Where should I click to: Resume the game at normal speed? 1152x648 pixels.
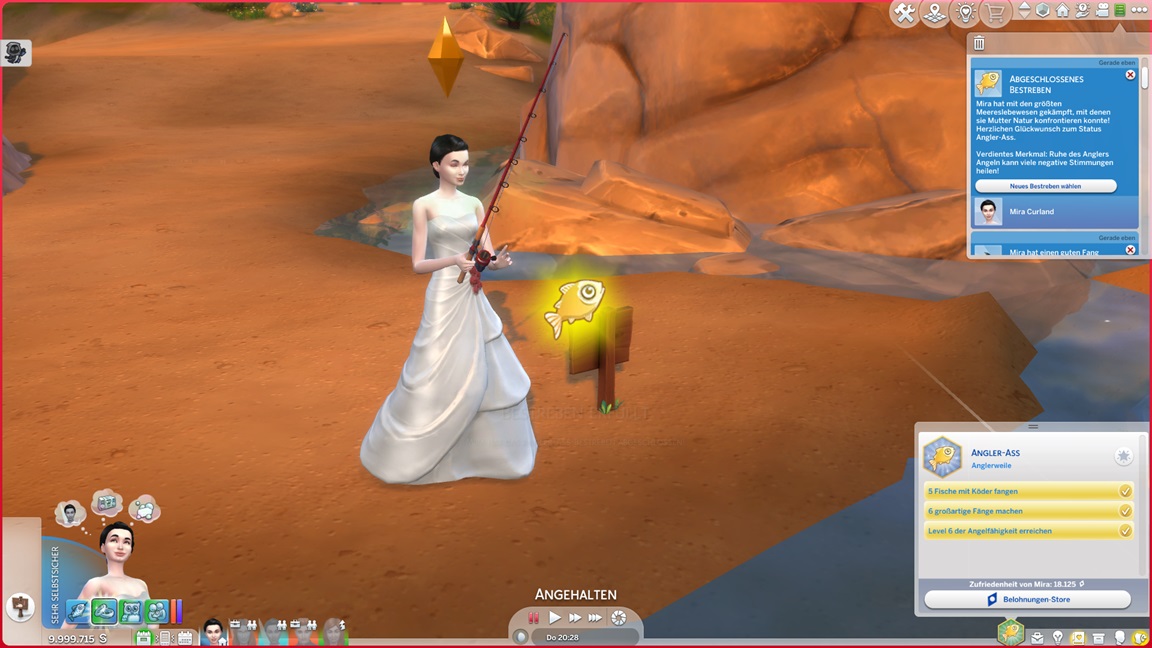[555, 618]
